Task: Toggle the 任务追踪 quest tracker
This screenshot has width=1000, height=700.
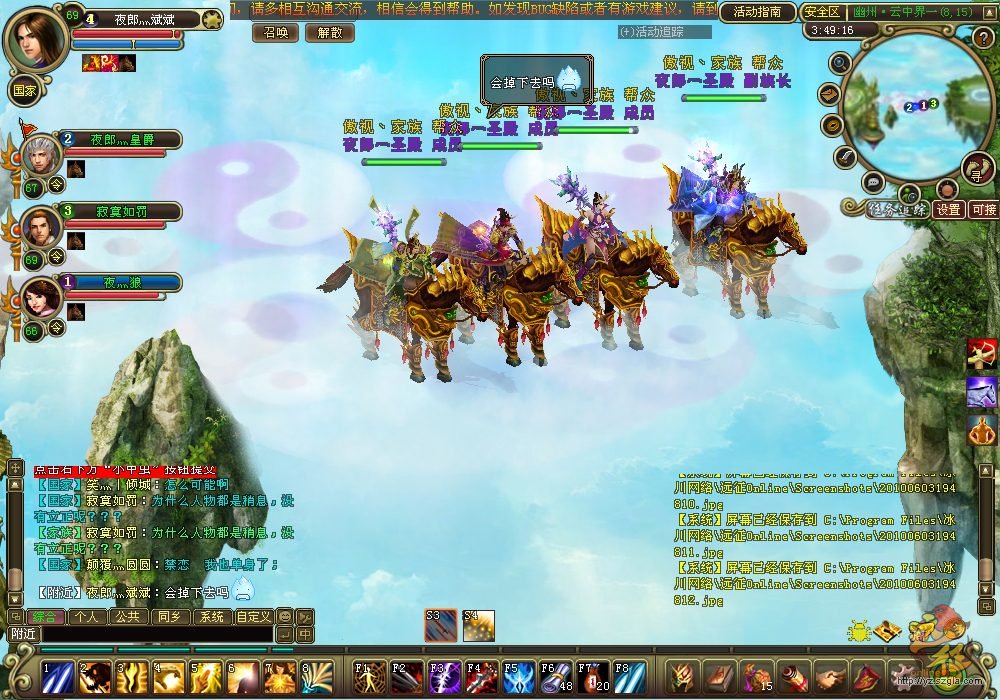Action: click(884, 210)
